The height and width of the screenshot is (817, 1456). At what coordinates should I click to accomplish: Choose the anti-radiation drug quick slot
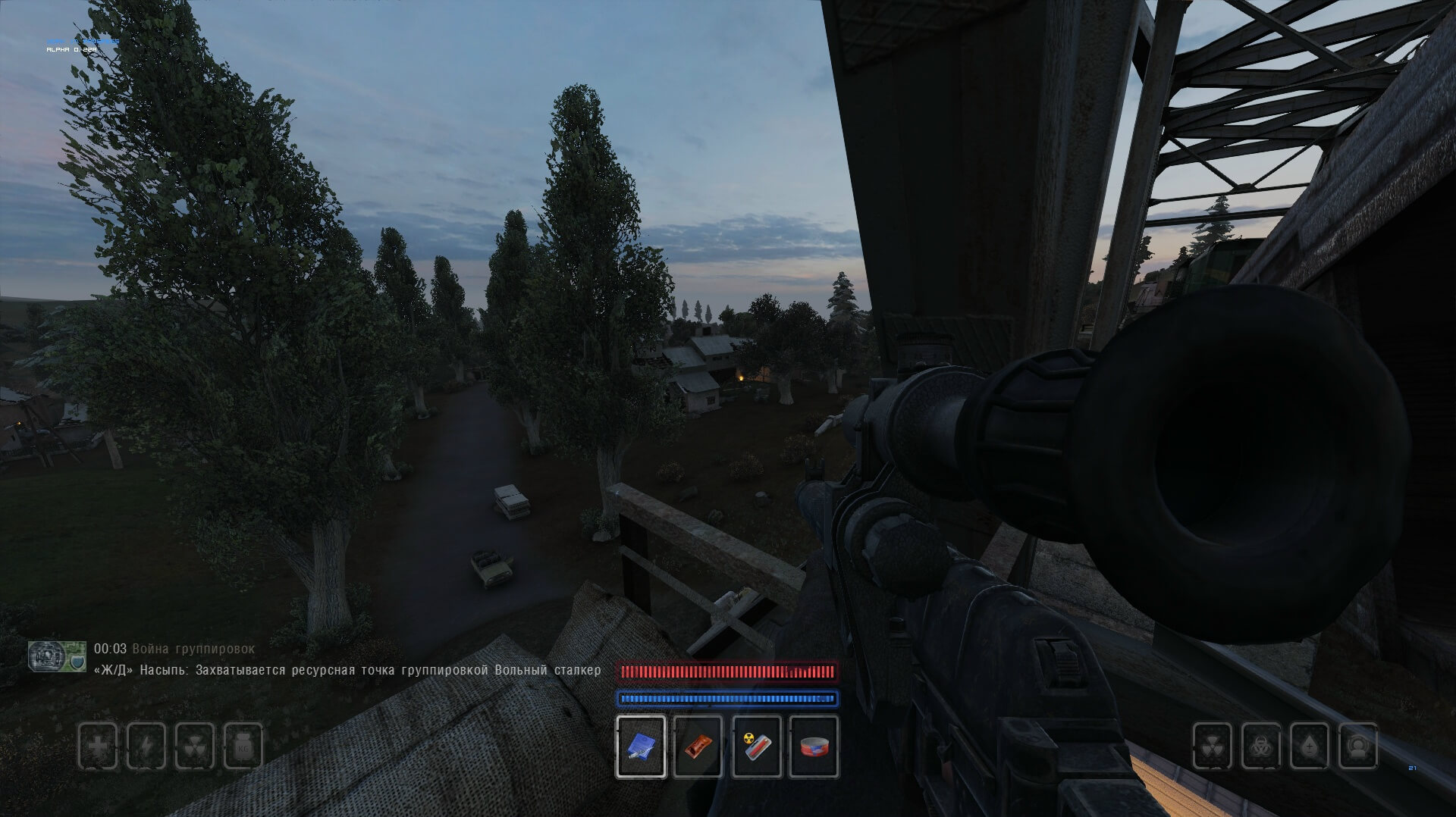756,747
